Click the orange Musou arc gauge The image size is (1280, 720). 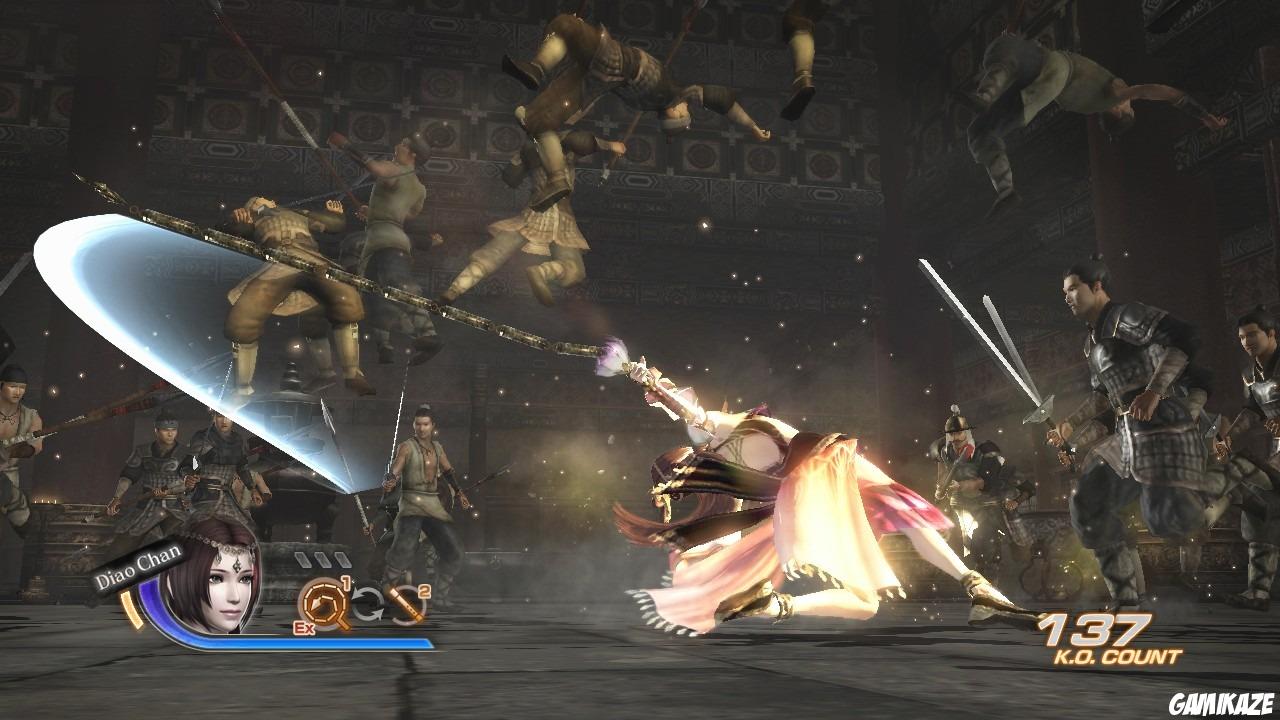tap(130, 608)
